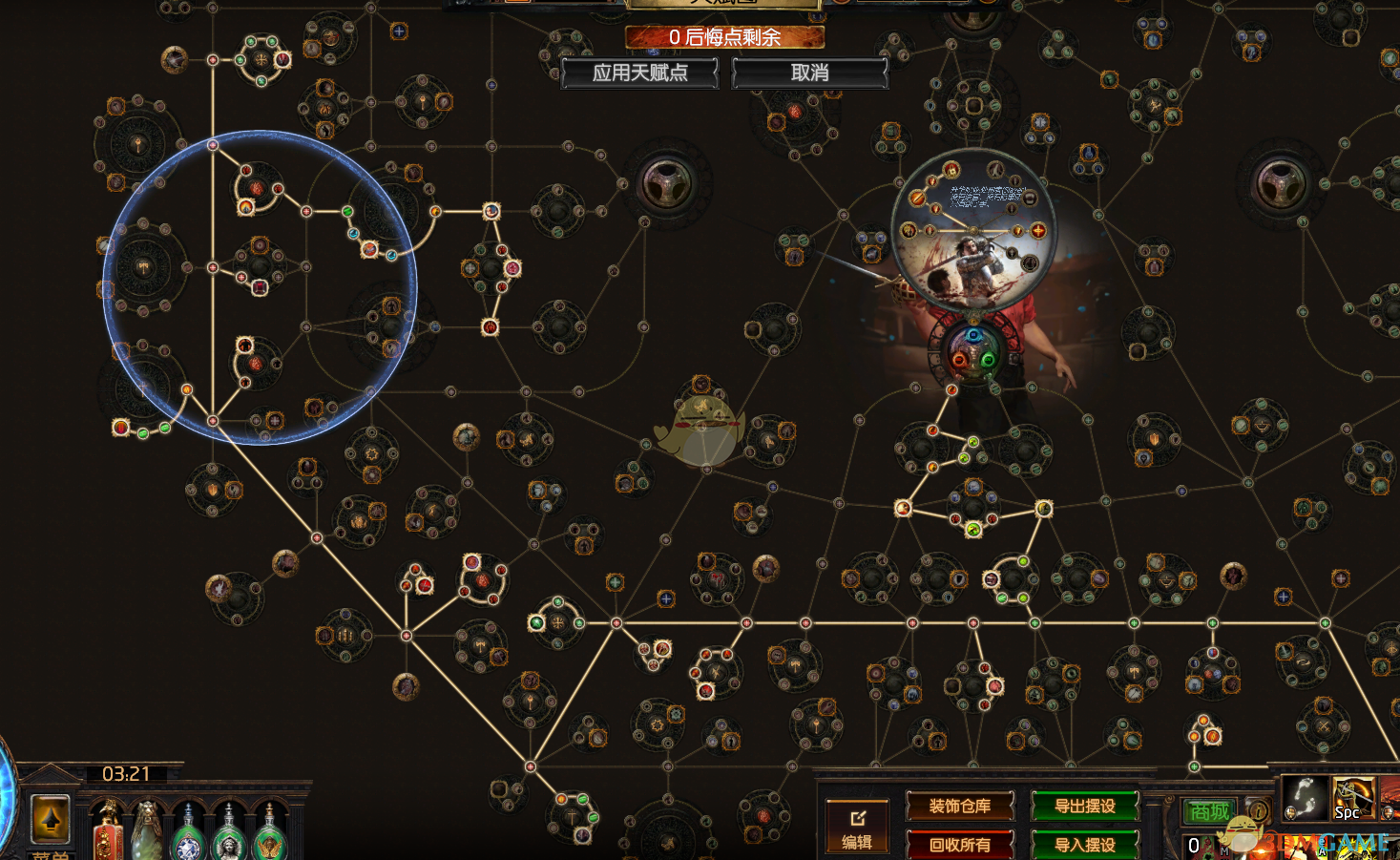Open the 商城 shop

(x=1208, y=811)
